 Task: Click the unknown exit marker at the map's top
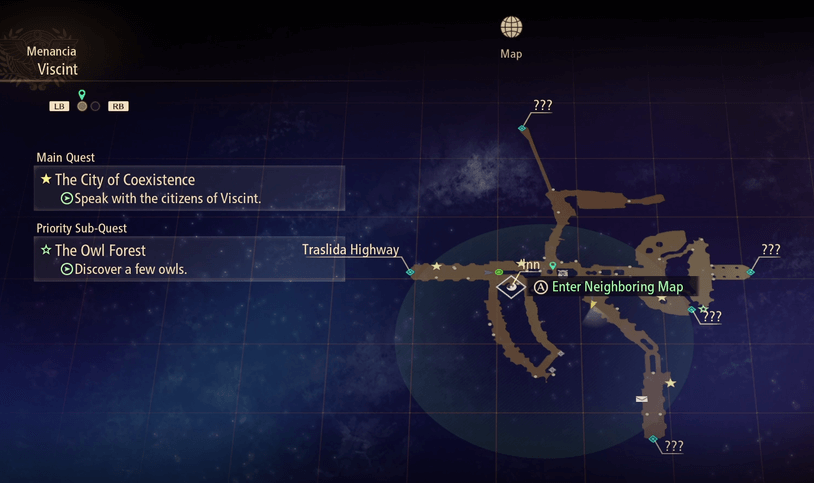coord(522,128)
